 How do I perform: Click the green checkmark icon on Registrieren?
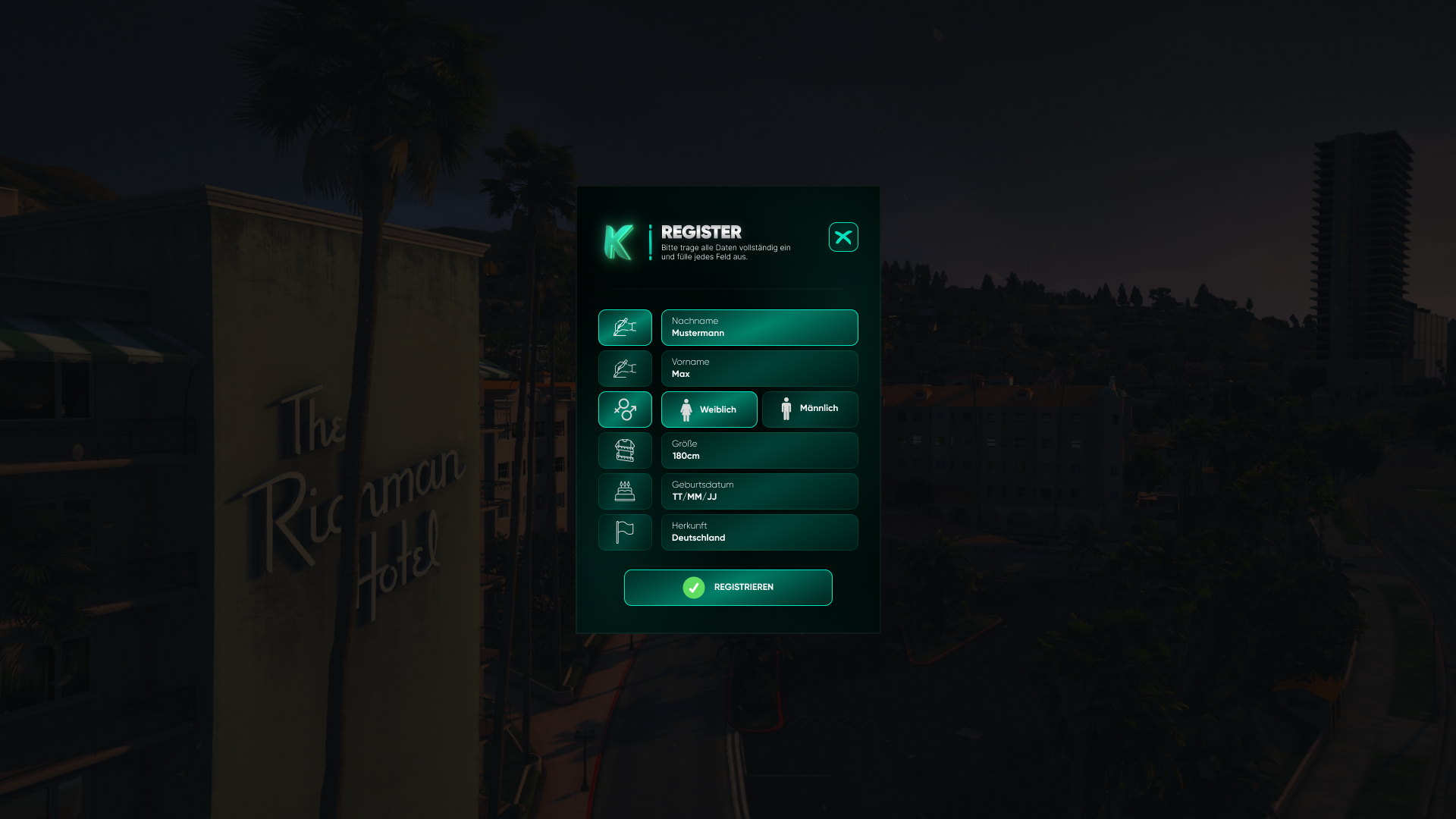[x=693, y=587]
